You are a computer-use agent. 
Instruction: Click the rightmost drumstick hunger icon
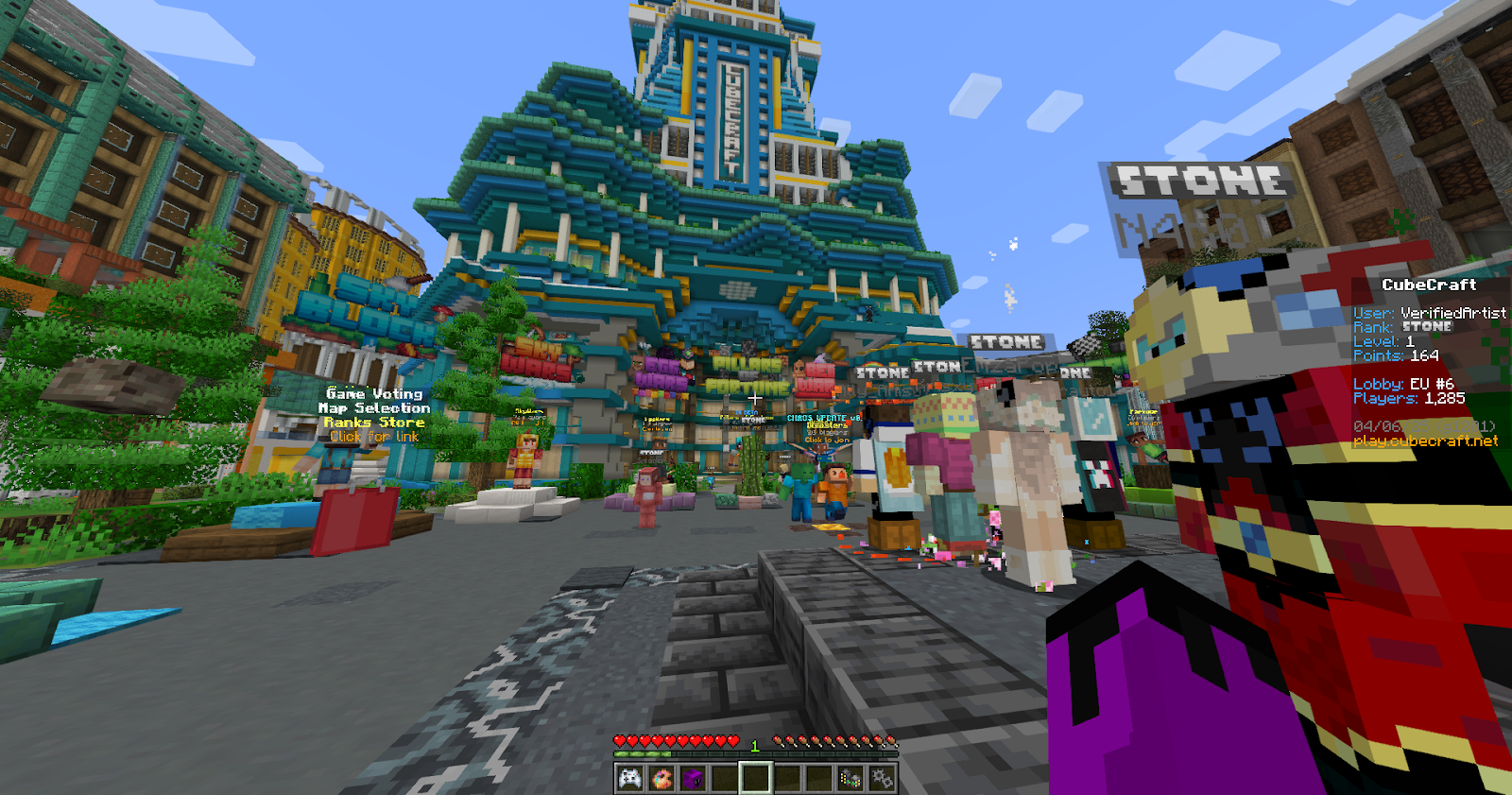pyautogui.click(x=892, y=741)
